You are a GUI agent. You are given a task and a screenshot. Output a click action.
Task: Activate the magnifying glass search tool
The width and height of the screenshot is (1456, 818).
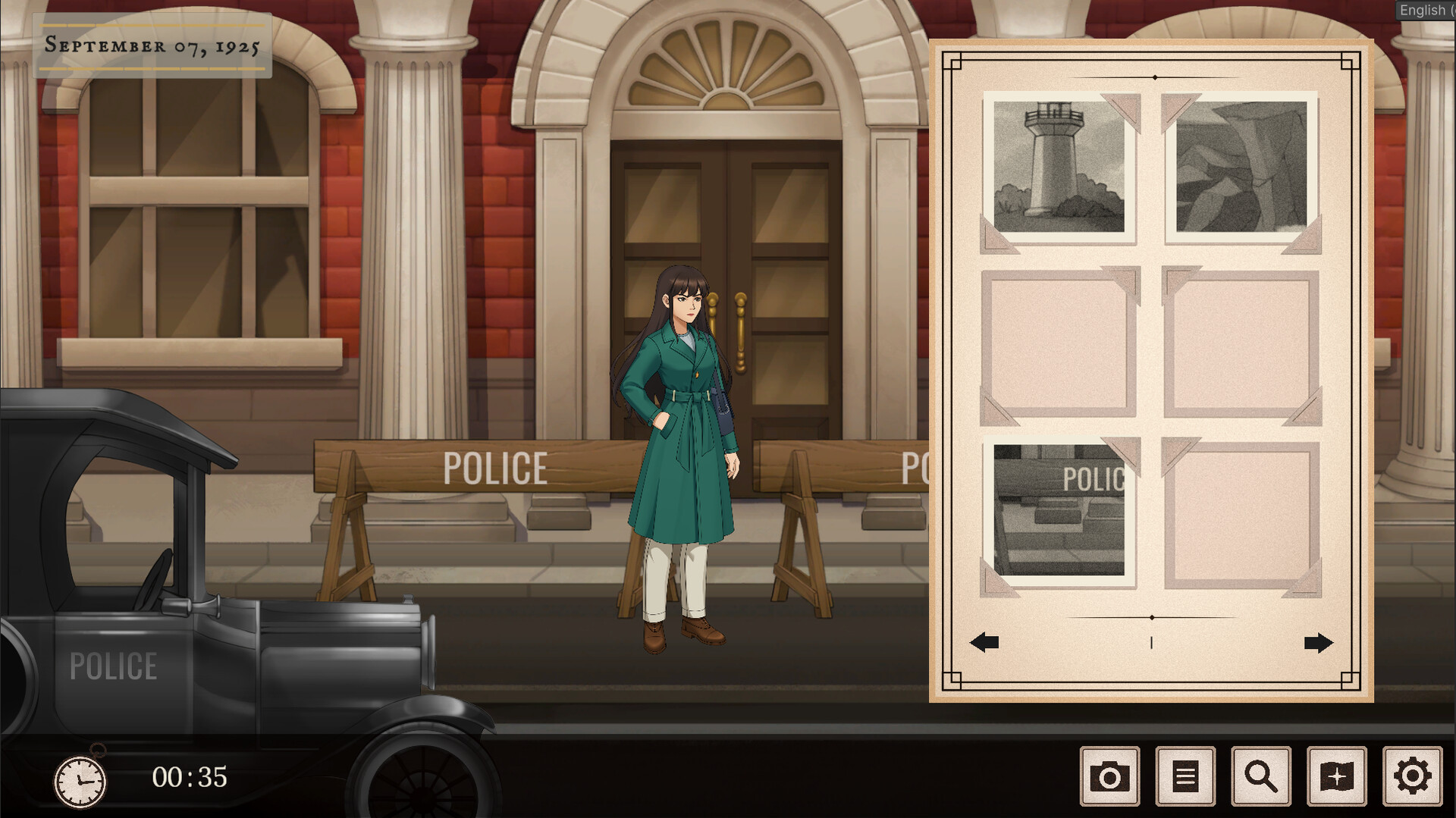pyautogui.click(x=1260, y=775)
